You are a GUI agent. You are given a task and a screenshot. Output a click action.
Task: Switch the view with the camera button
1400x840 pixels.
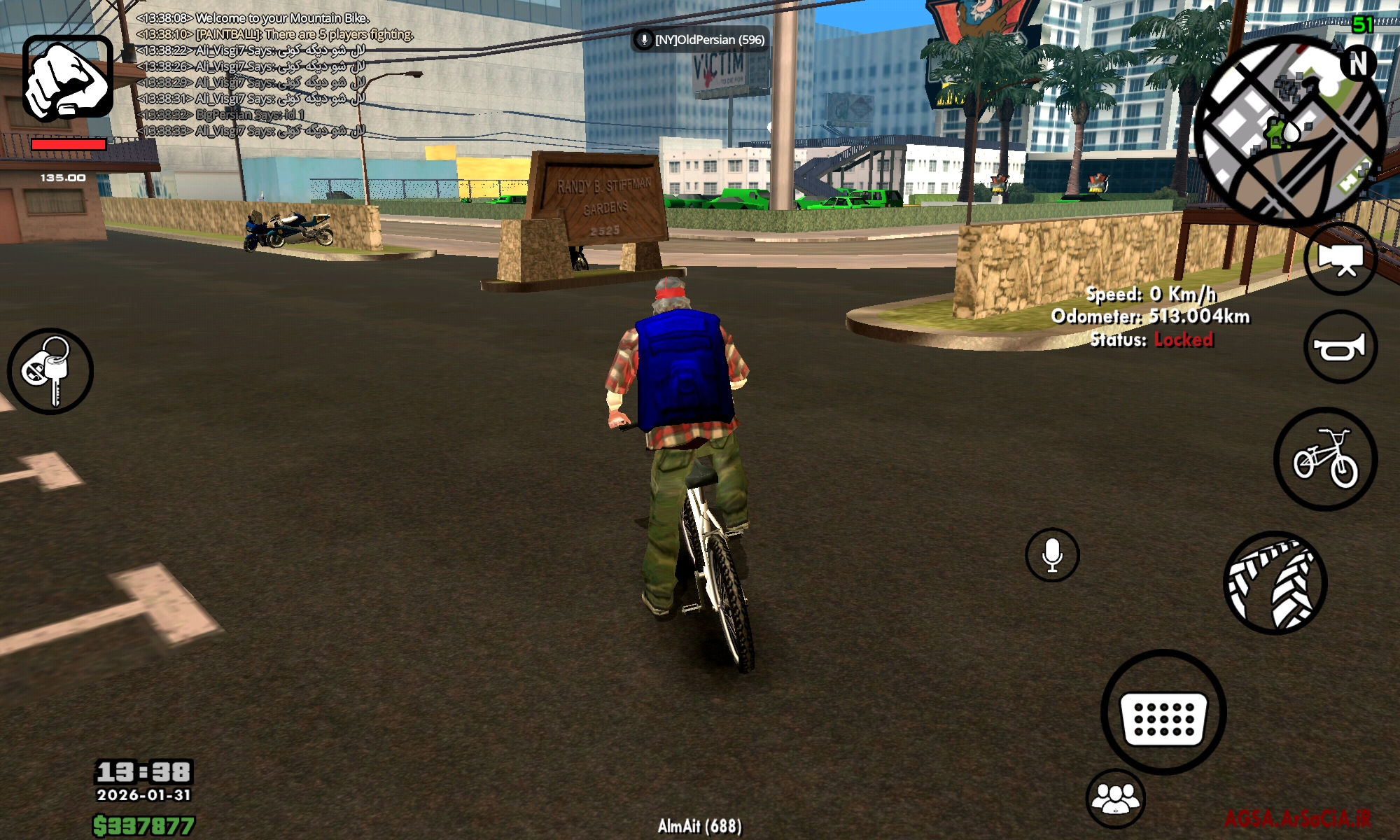[x=1340, y=258]
